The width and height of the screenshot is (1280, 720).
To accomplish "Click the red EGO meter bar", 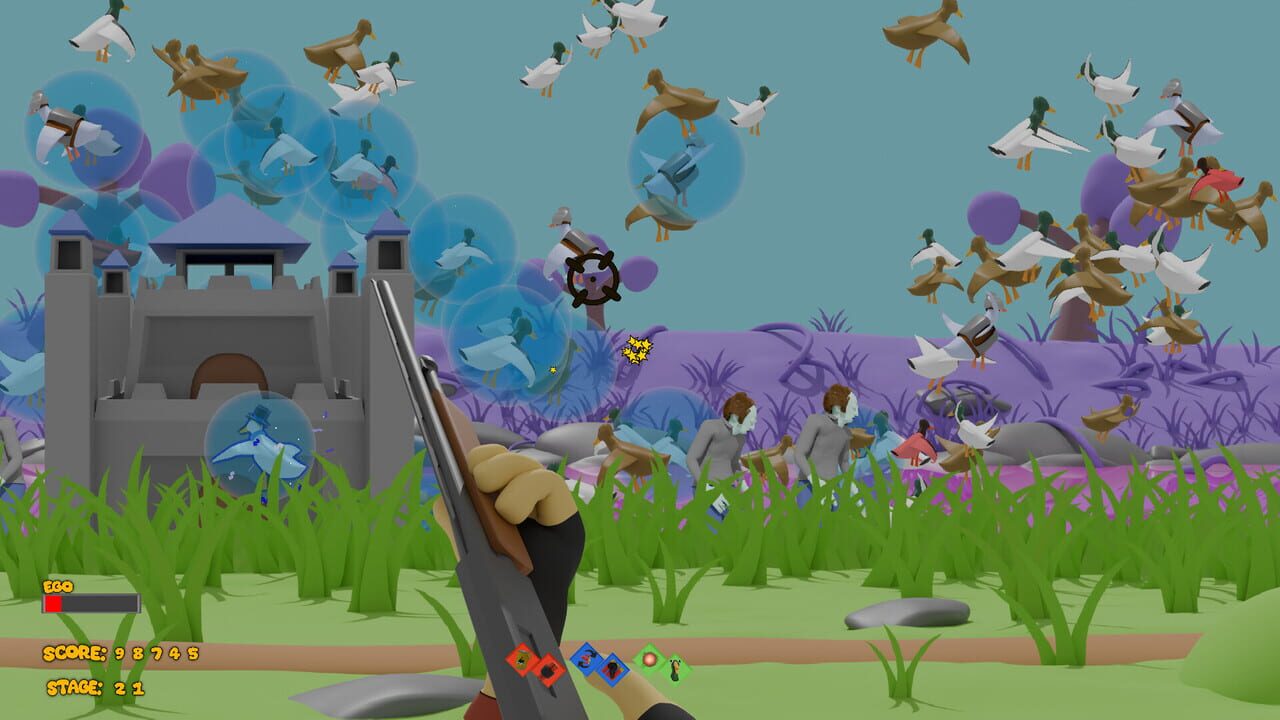I will pyautogui.click(x=55, y=603).
